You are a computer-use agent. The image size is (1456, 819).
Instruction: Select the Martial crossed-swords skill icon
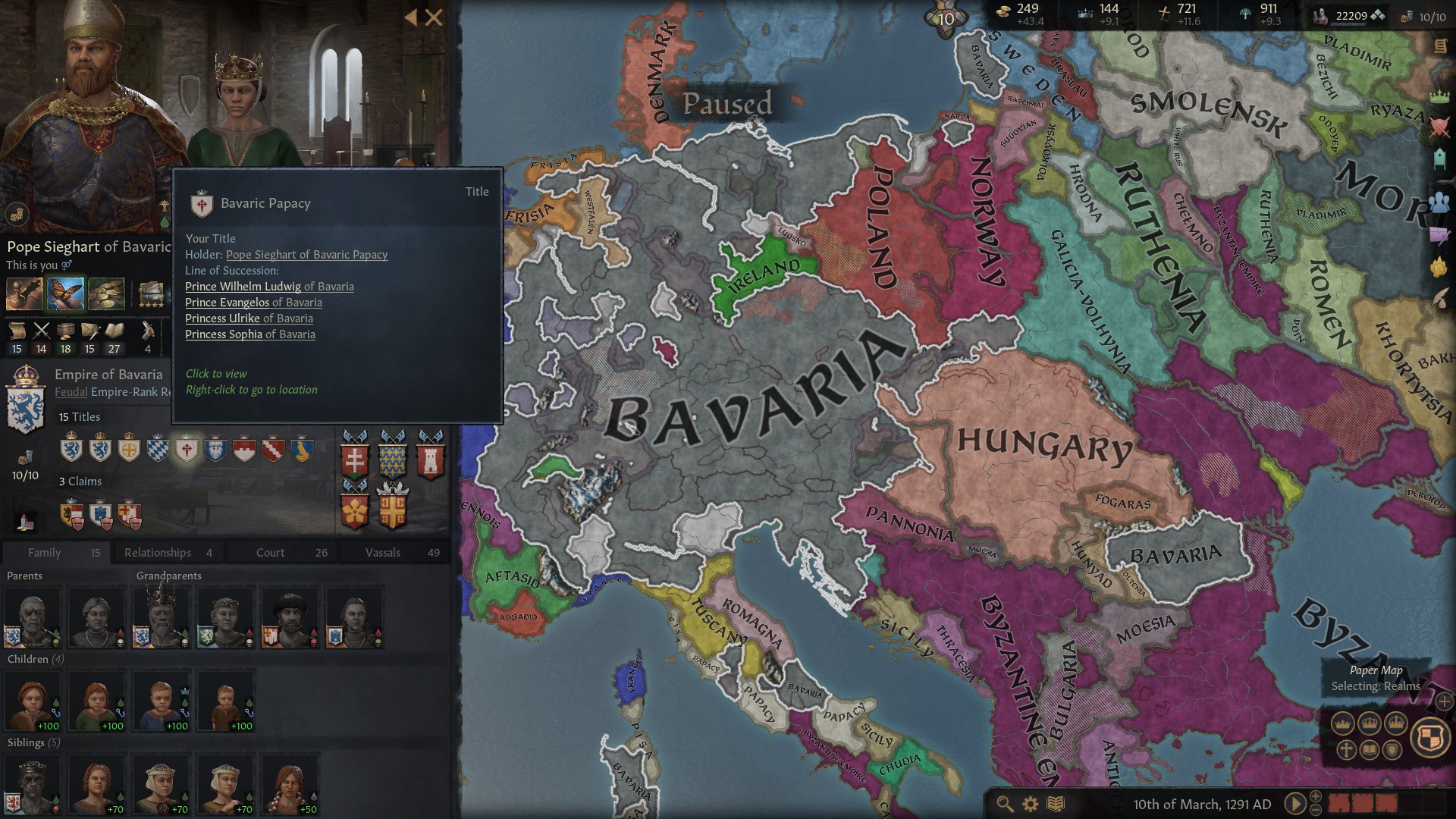pos(42,331)
